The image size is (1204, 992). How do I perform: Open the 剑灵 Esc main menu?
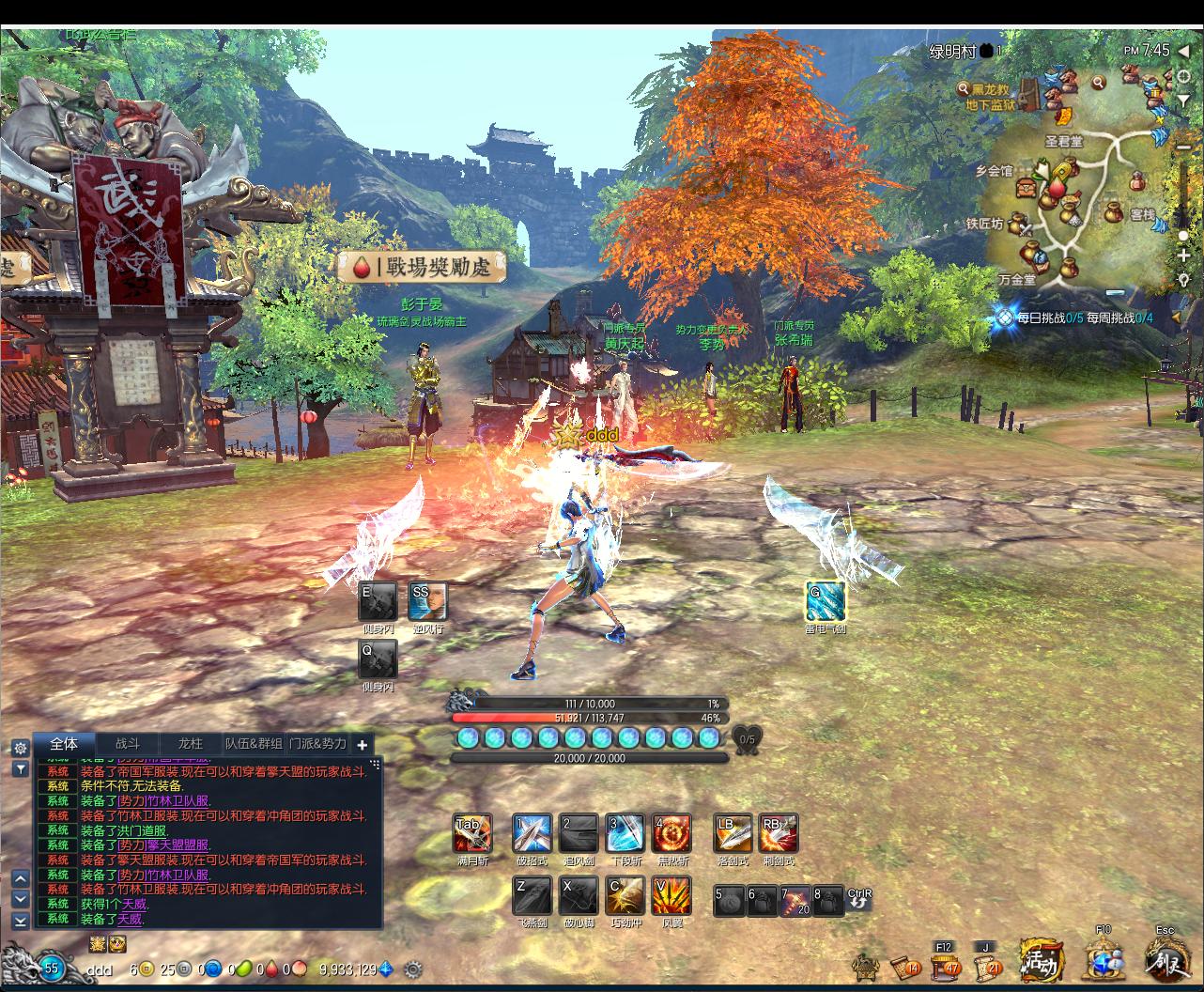pyautogui.click(x=1165, y=961)
